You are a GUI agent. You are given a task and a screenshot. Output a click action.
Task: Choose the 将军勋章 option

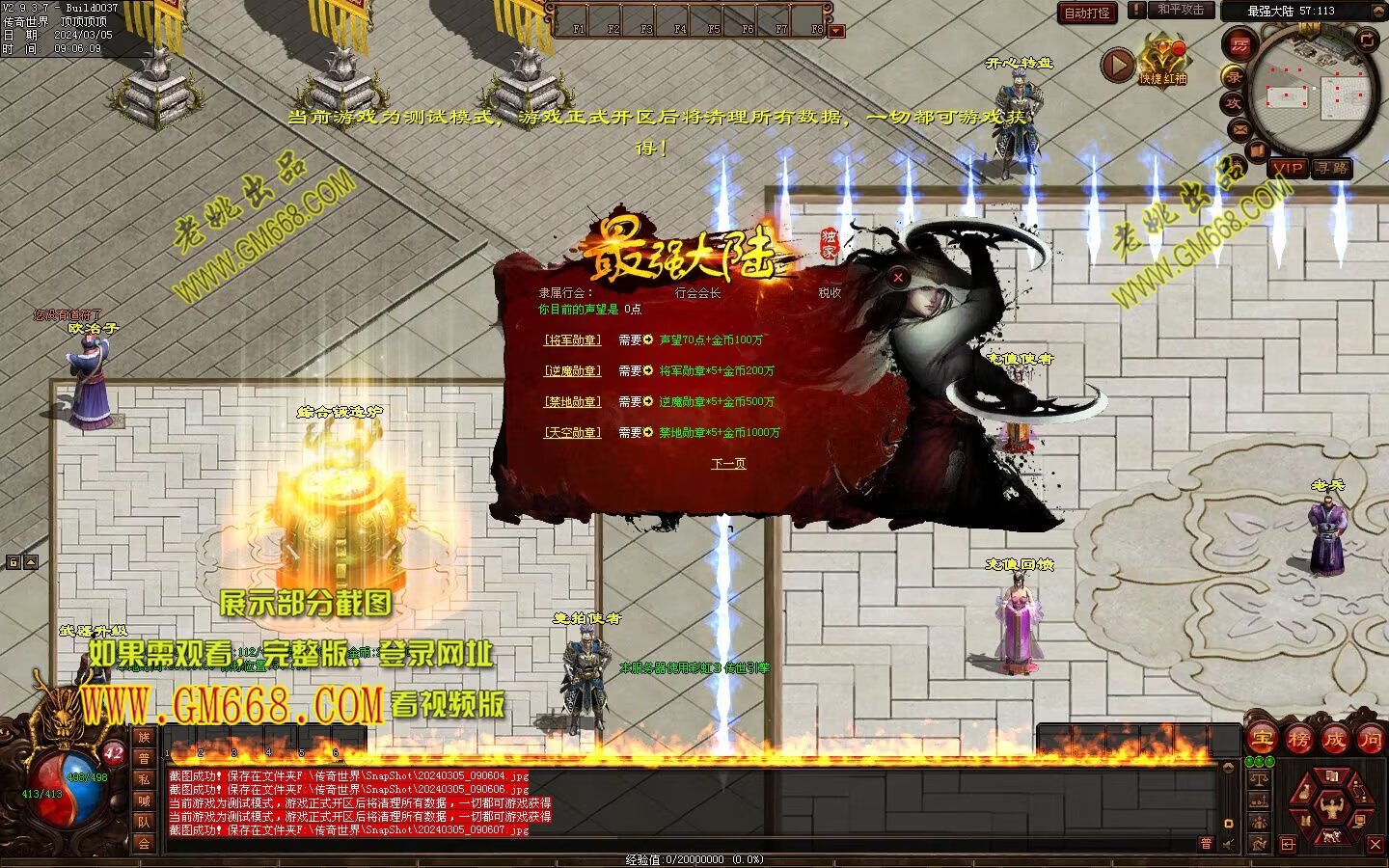point(572,340)
